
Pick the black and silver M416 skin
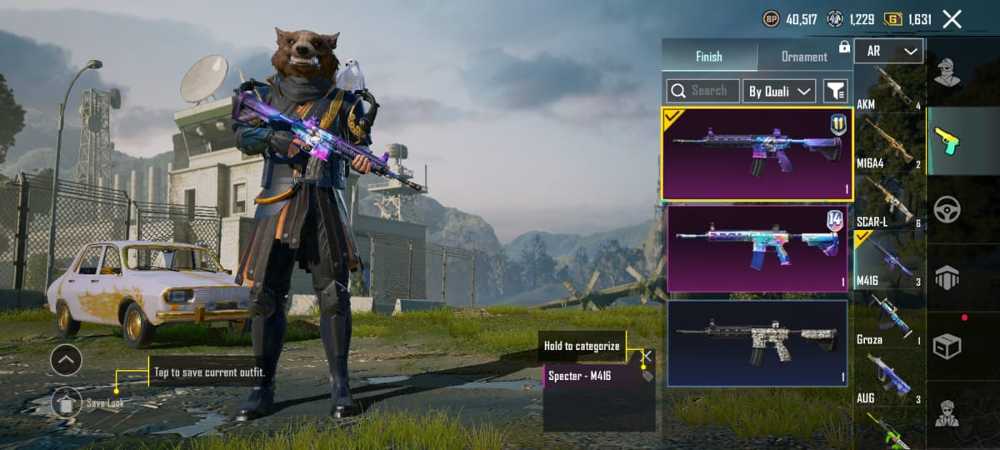tap(757, 343)
